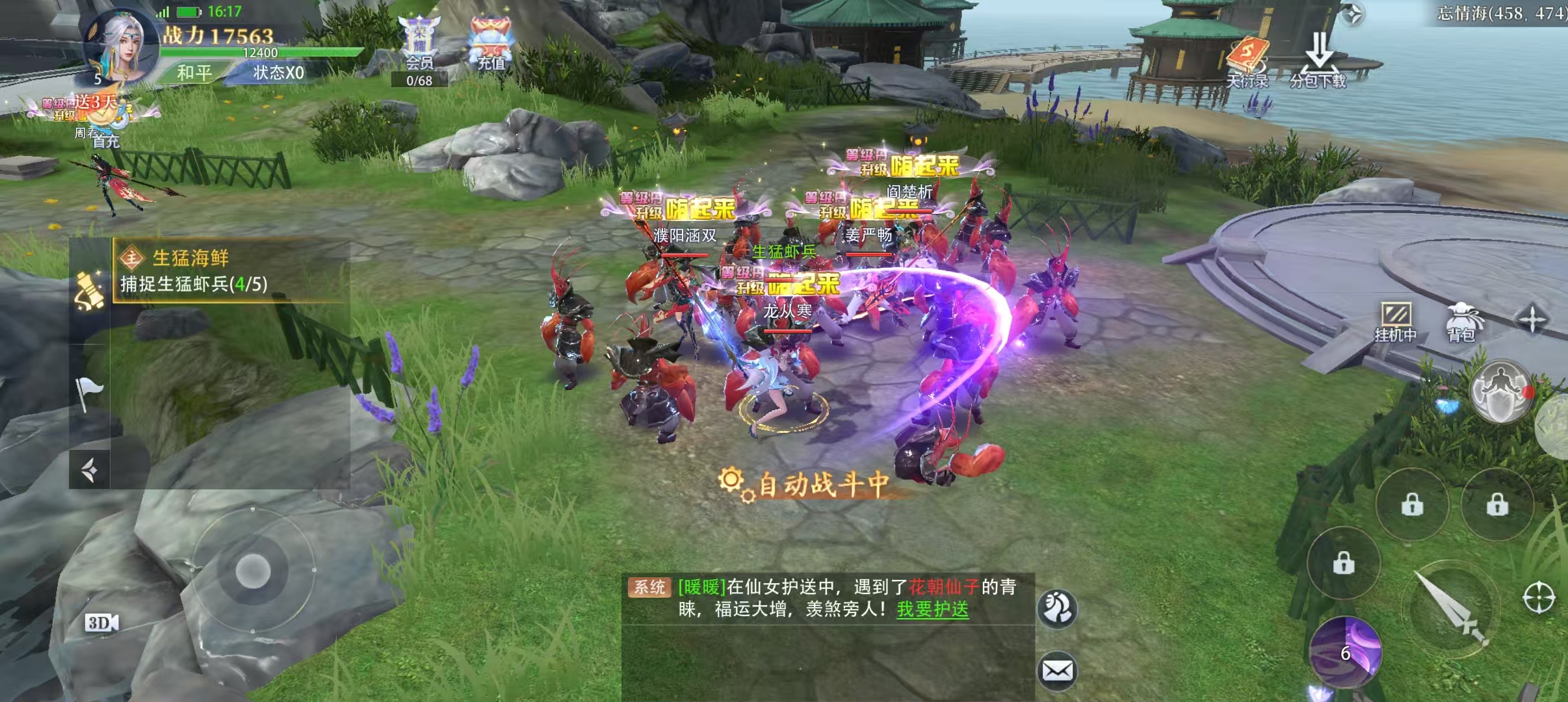Open the 天衍录 book icon
This screenshot has height=702, width=1568.
[1247, 62]
